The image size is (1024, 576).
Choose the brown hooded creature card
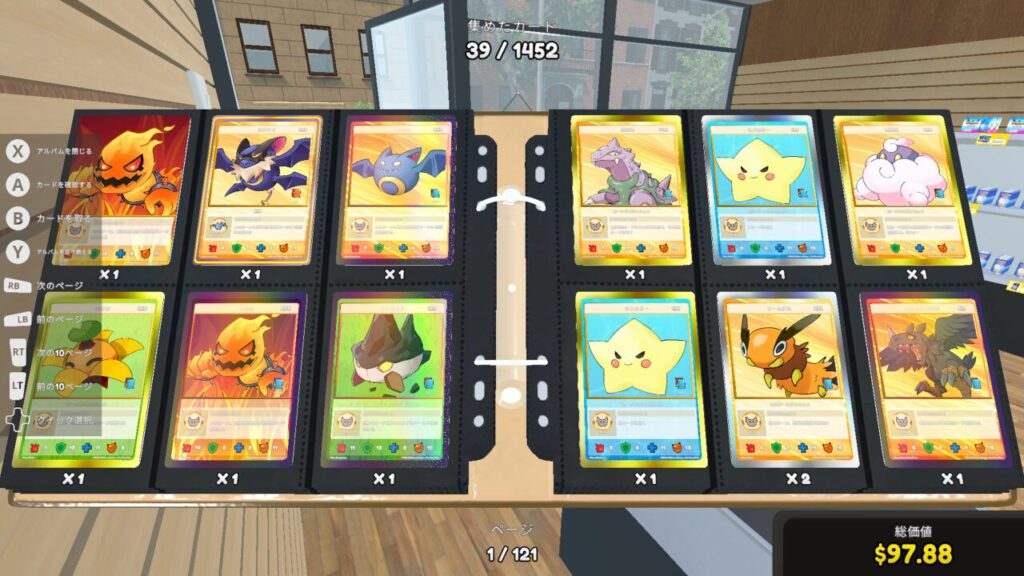tap(387, 380)
